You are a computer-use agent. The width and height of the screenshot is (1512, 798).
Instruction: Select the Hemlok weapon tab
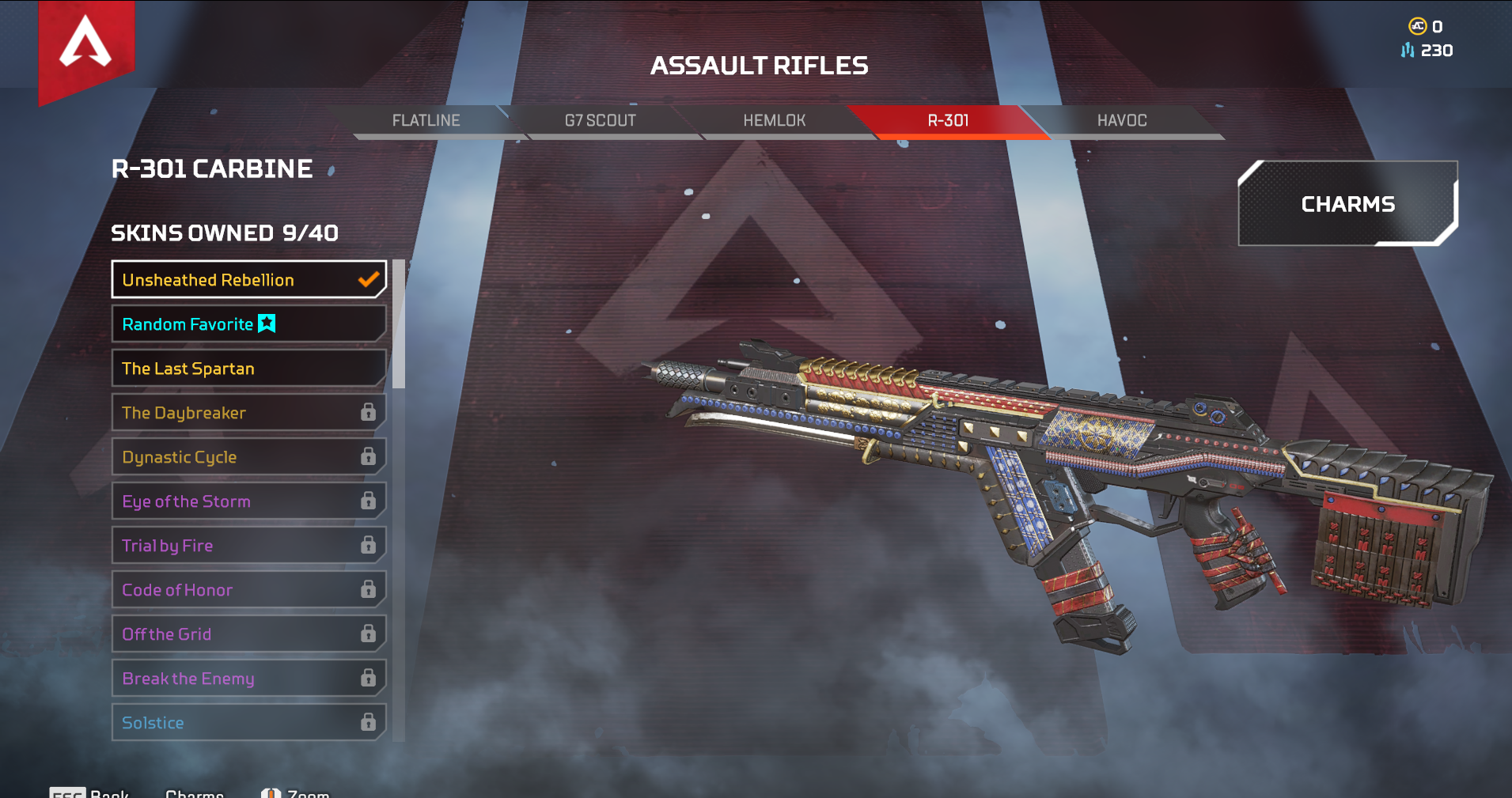(x=774, y=120)
